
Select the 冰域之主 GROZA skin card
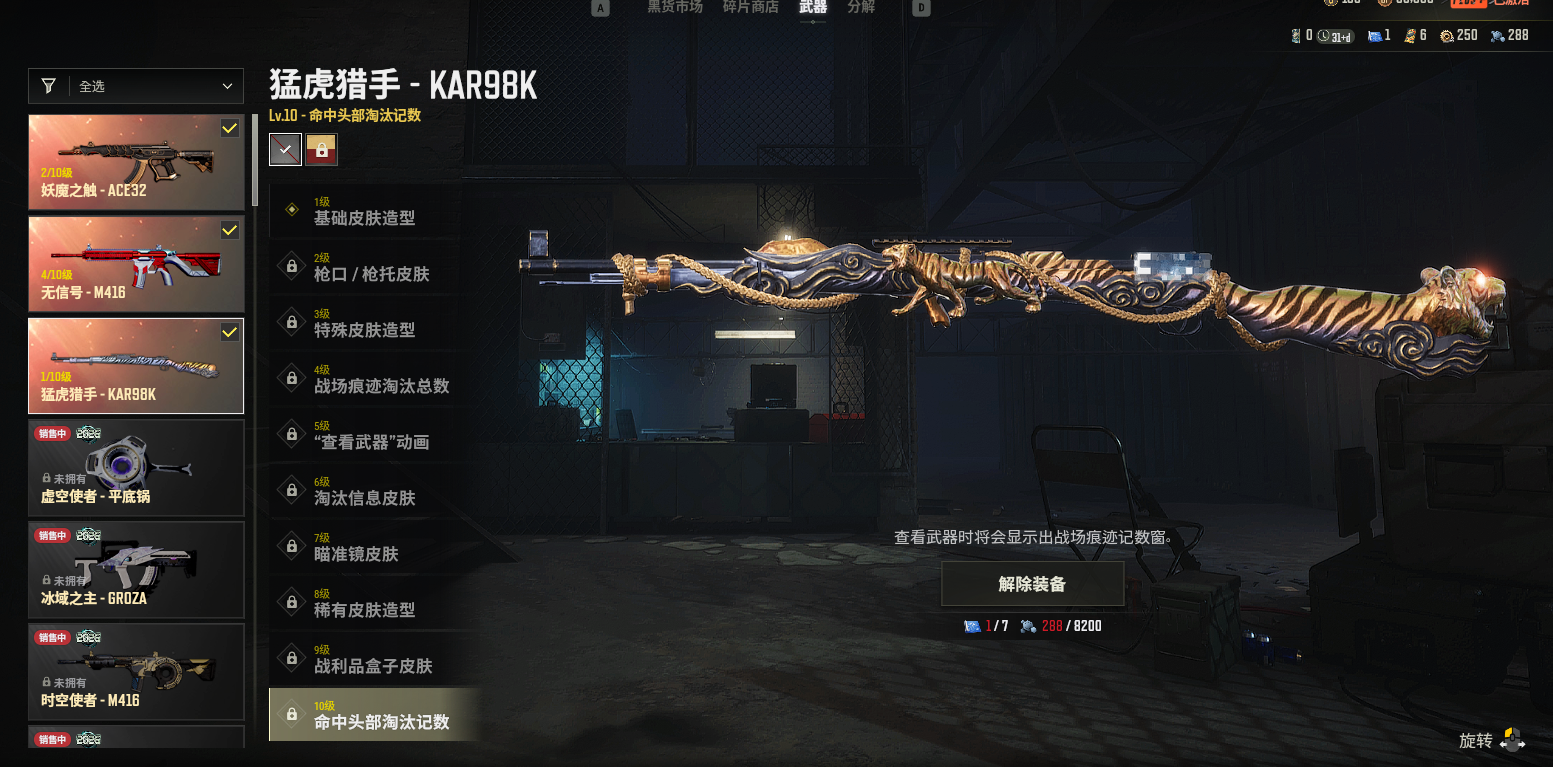coord(136,570)
